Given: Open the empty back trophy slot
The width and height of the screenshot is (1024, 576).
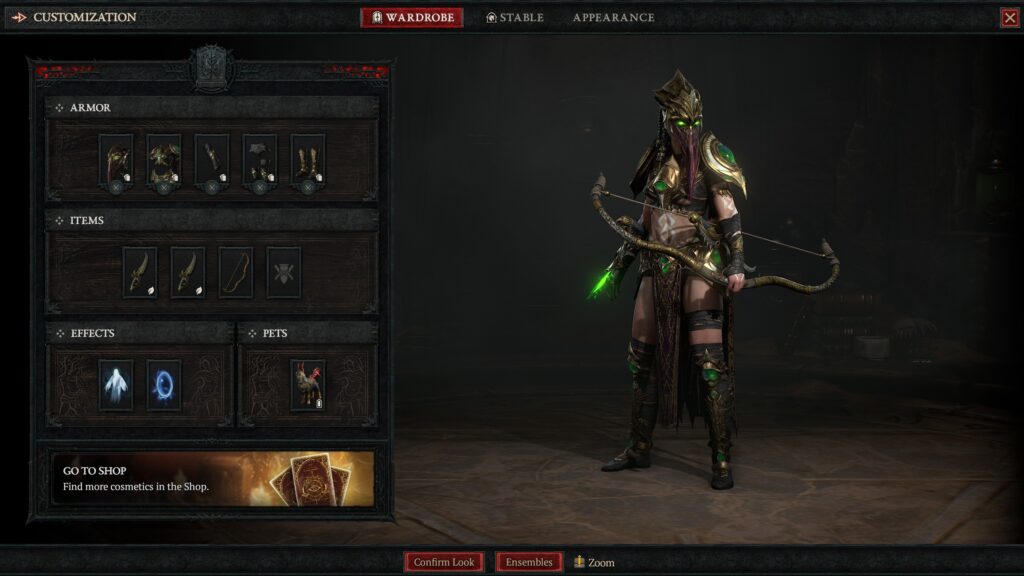Looking at the screenshot, I should click(284, 272).
